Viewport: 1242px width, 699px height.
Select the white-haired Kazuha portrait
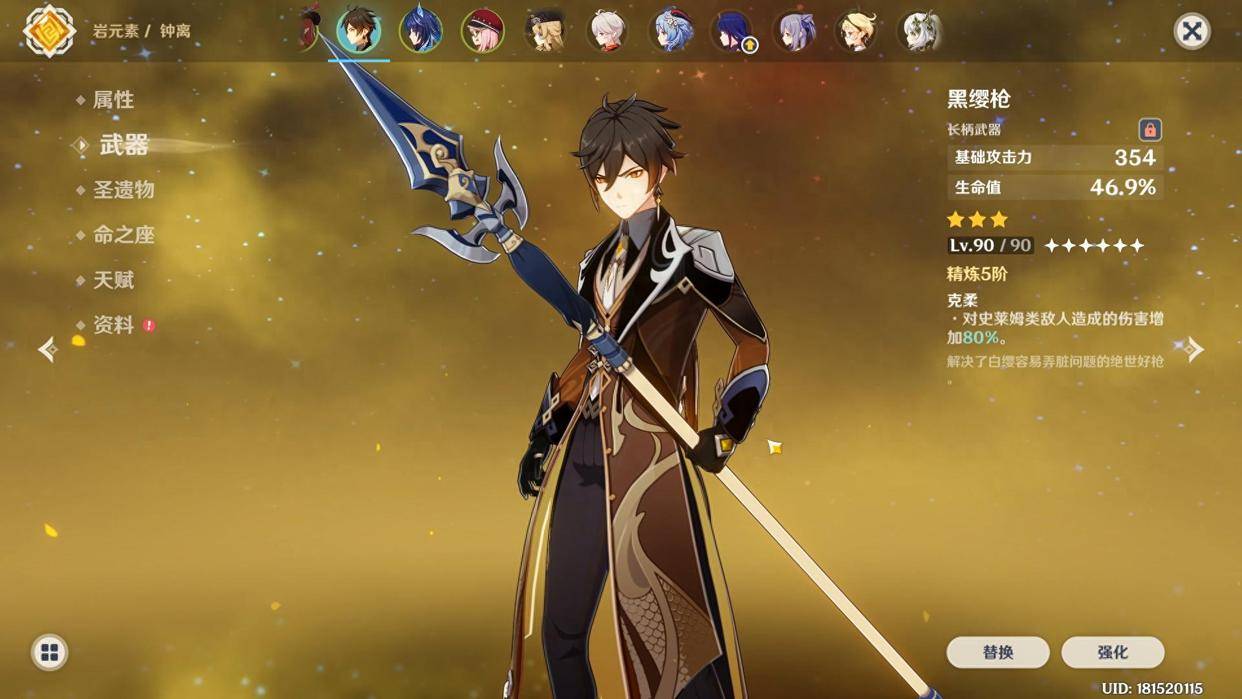(x=608, y=31)
